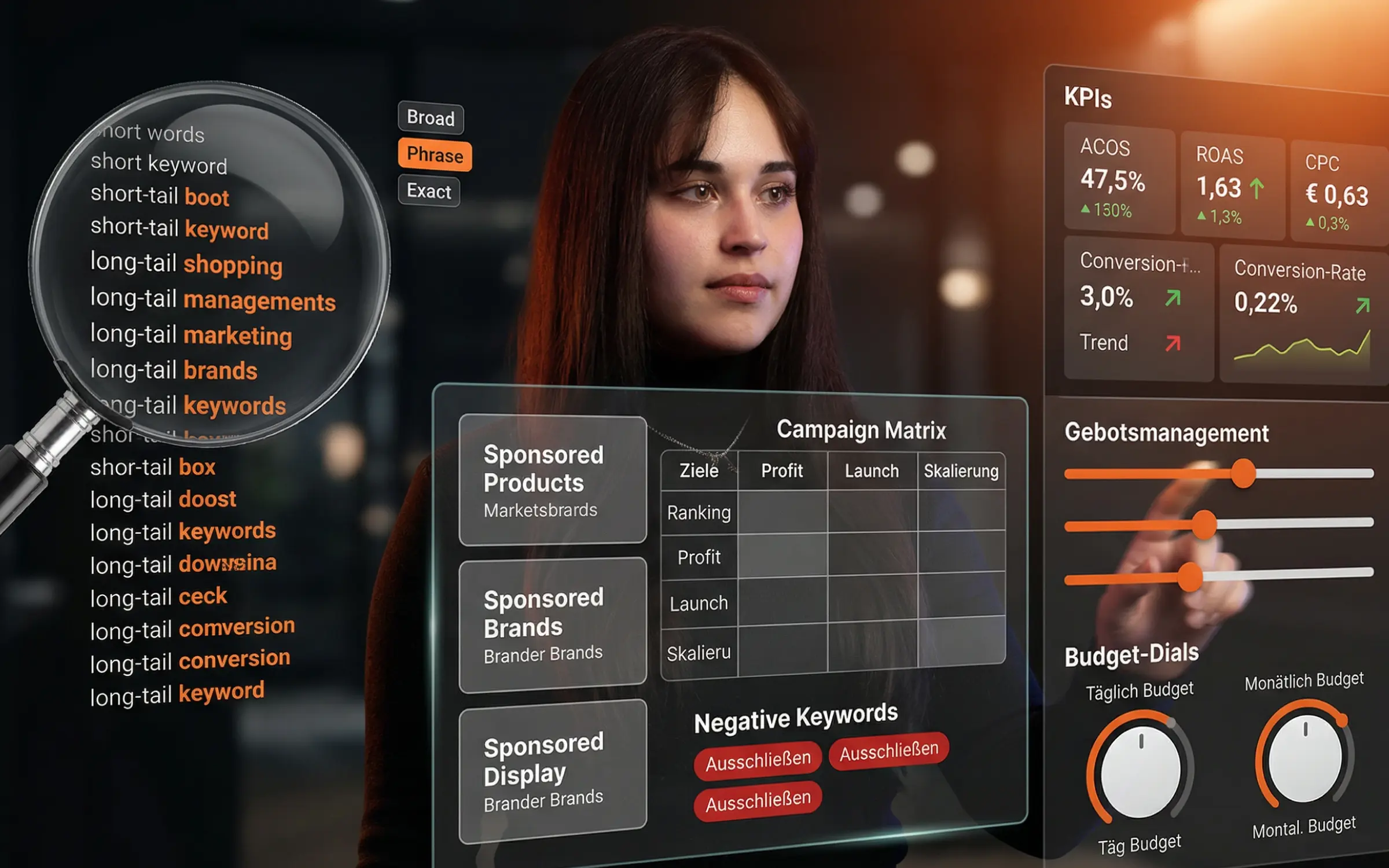Pick the long-tail managements keyword entry

click(212, 300)
